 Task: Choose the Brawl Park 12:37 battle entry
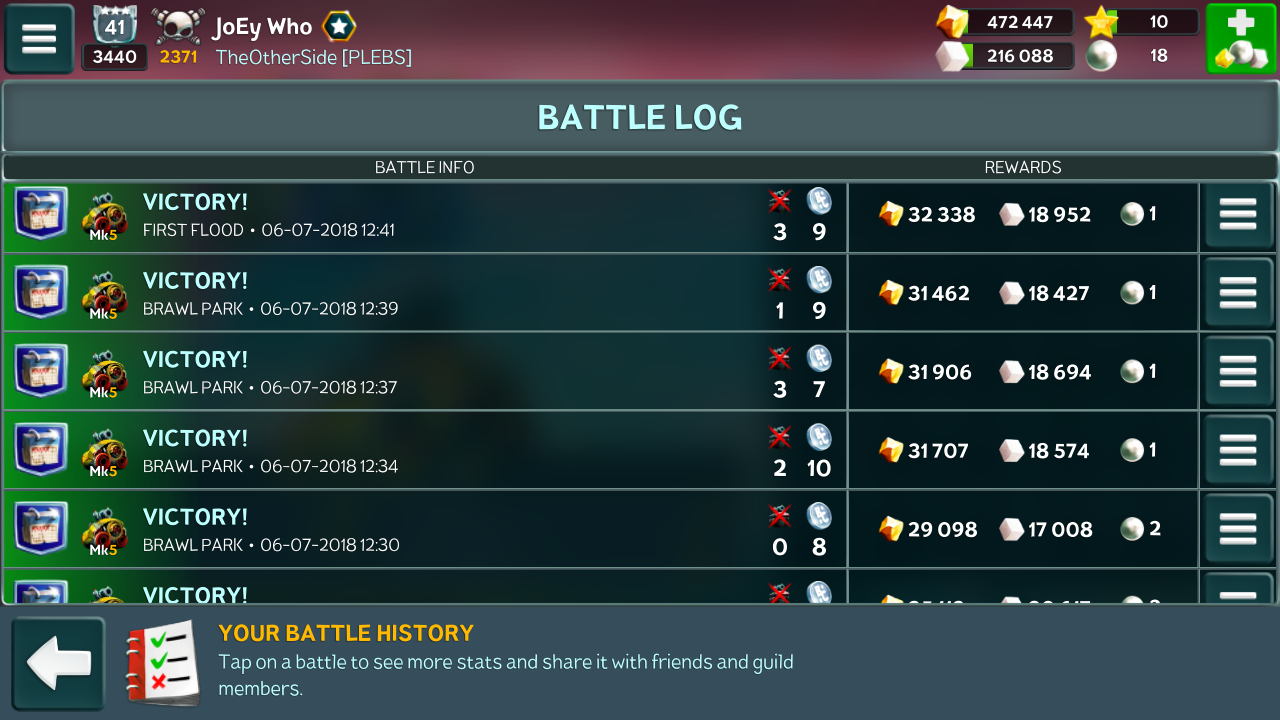[x=425, y=374]
